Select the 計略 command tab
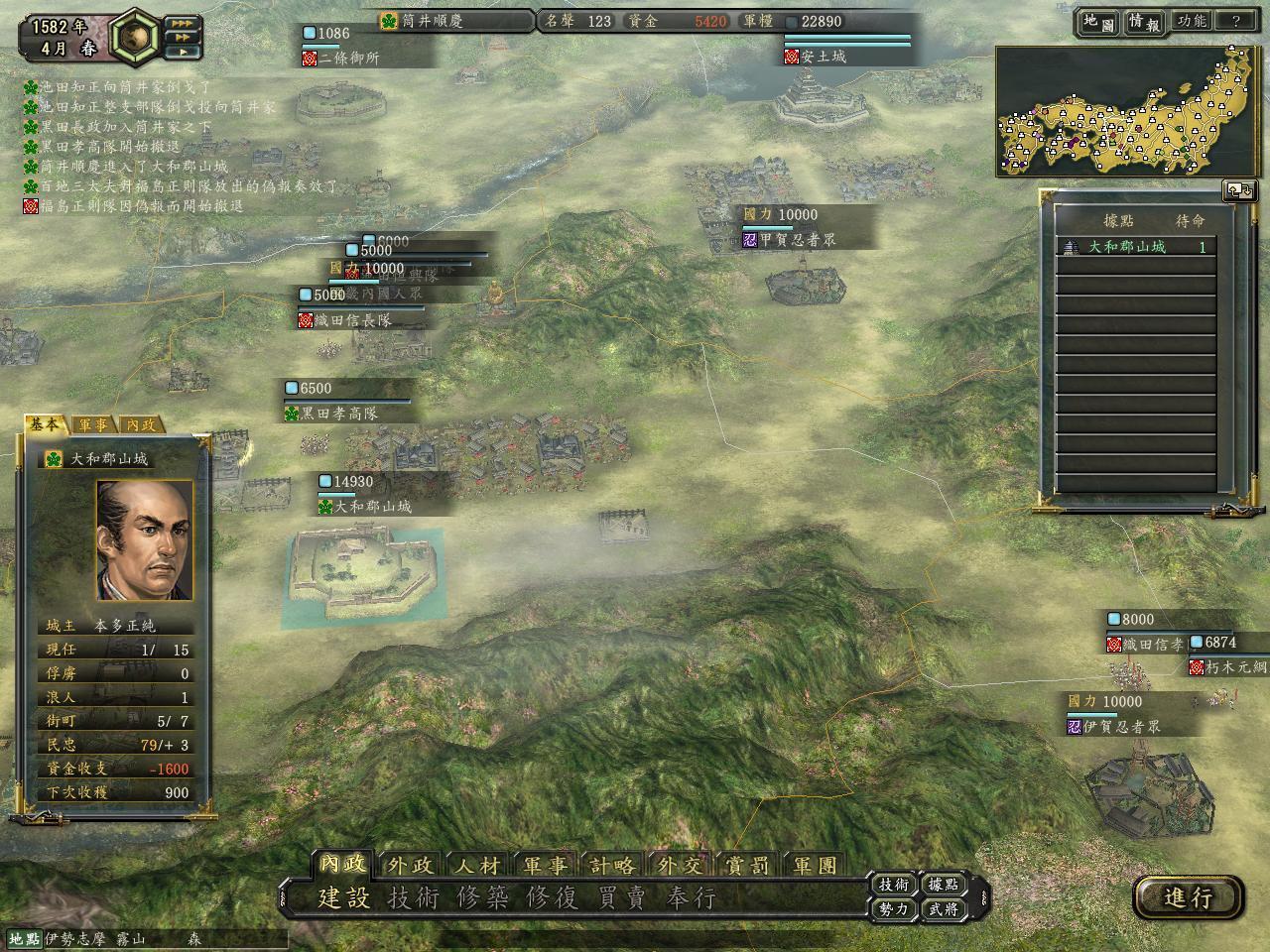The width and height of the screenshot is (1270, 952). click(611, 865)
